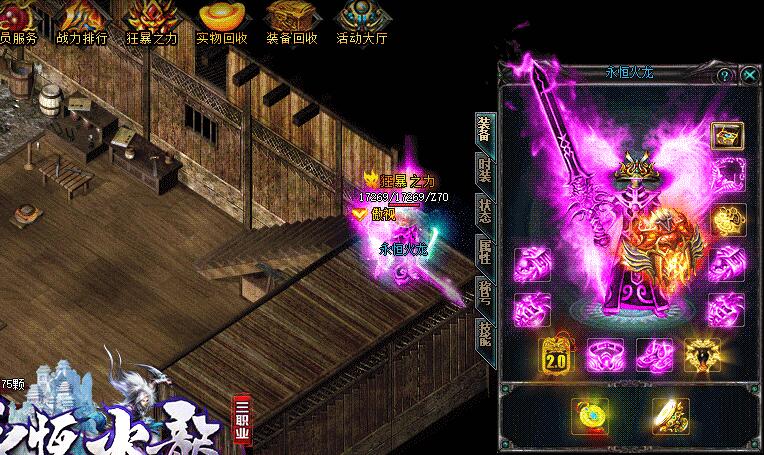The width and height of the screenshot is (764, 455).
Task: Switch to the 时装 fashion tab
Action: [x=484, y=169]
